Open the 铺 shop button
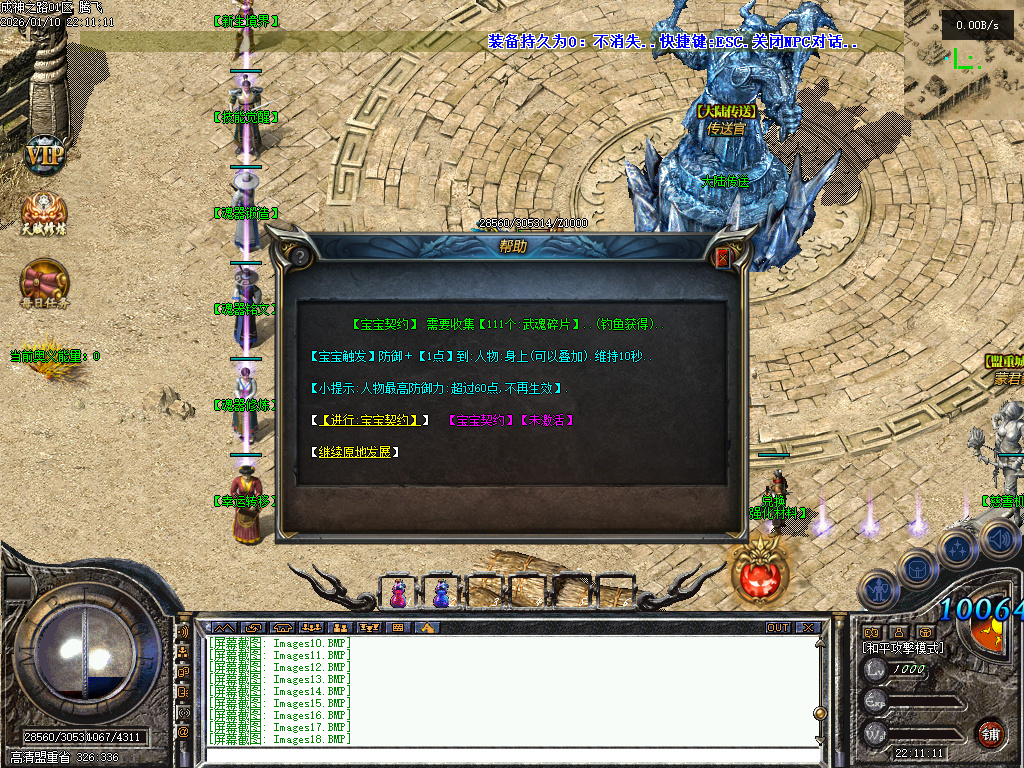This screenshot has height=768, width=1024. pyautogui.click(x=990, y=735)
